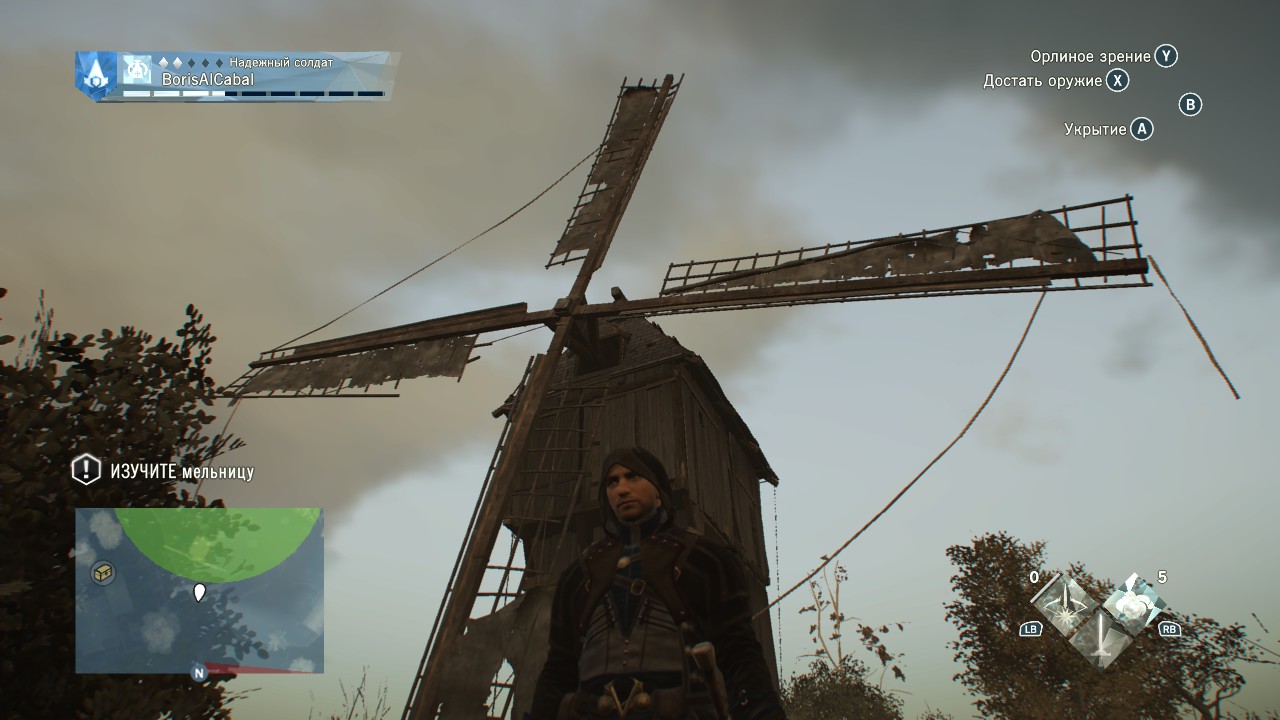Click the smoke bomb ammo count 5
Image resolution: width=1280 pixels, height=720 pixels.
[1162, 577]
